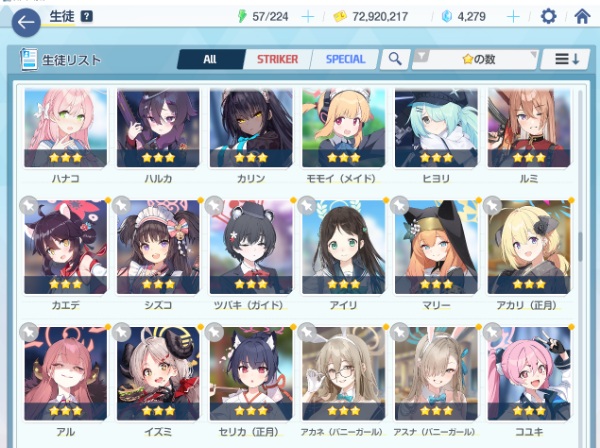Screen dimensions: 600x448
Task: Go back with the arrow button
Action: point(25,18)
